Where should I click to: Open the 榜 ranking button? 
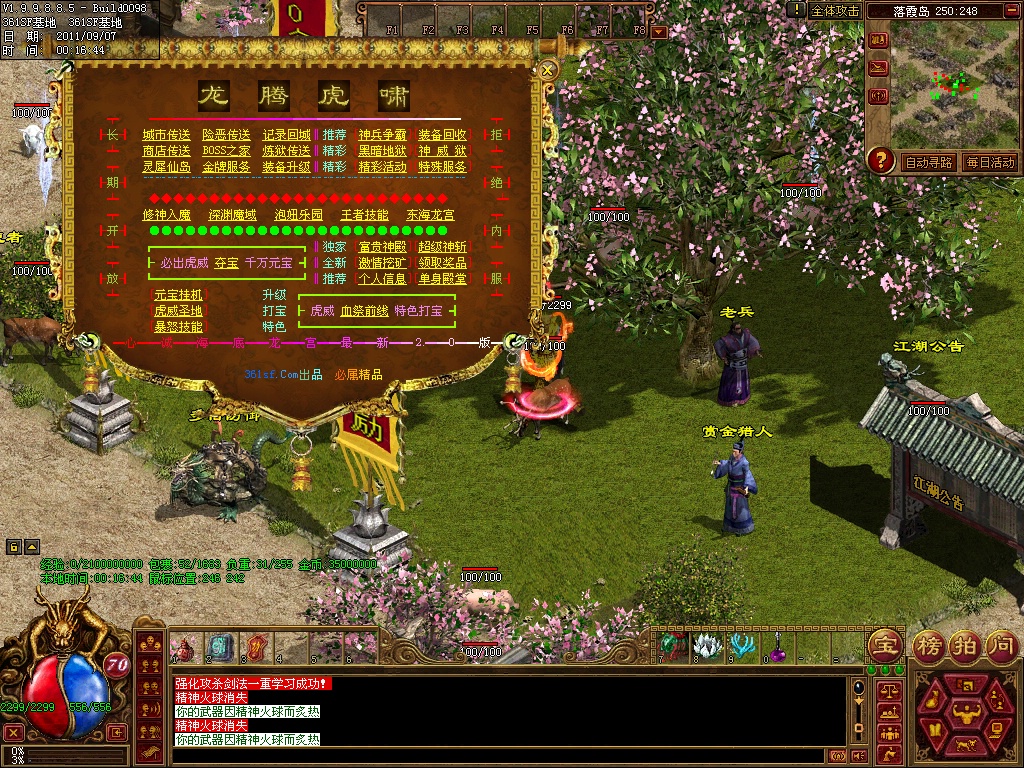tap(930, 645)
